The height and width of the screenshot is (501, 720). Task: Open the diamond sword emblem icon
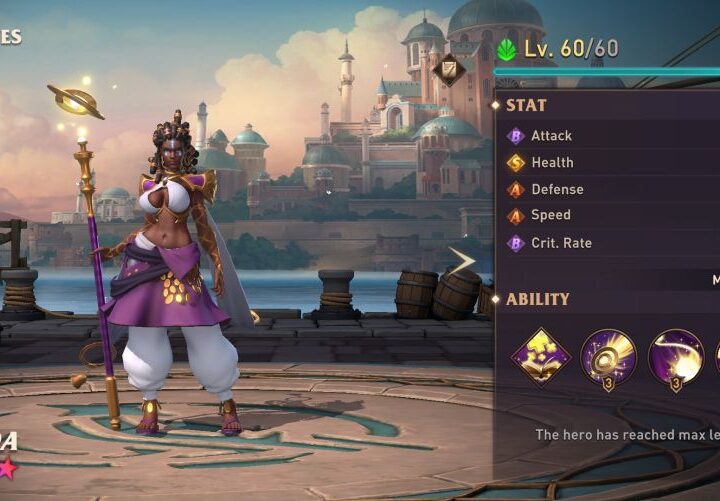[x=448, y=68]
